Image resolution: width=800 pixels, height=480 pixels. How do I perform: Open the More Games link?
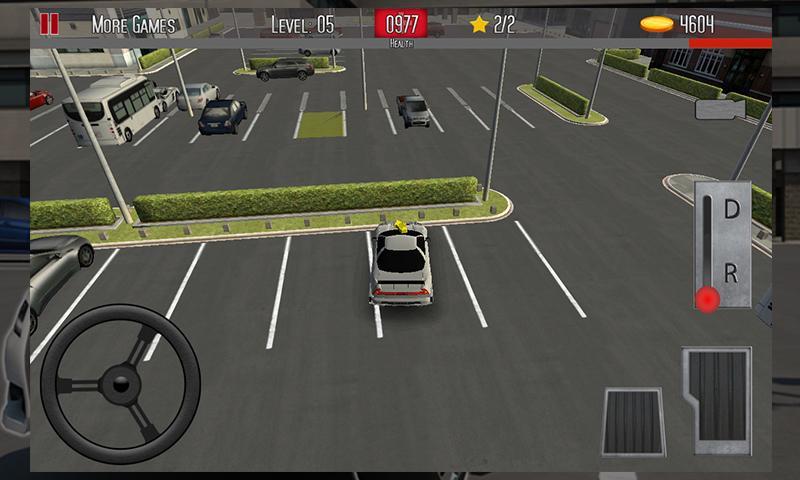coord(133,25)
